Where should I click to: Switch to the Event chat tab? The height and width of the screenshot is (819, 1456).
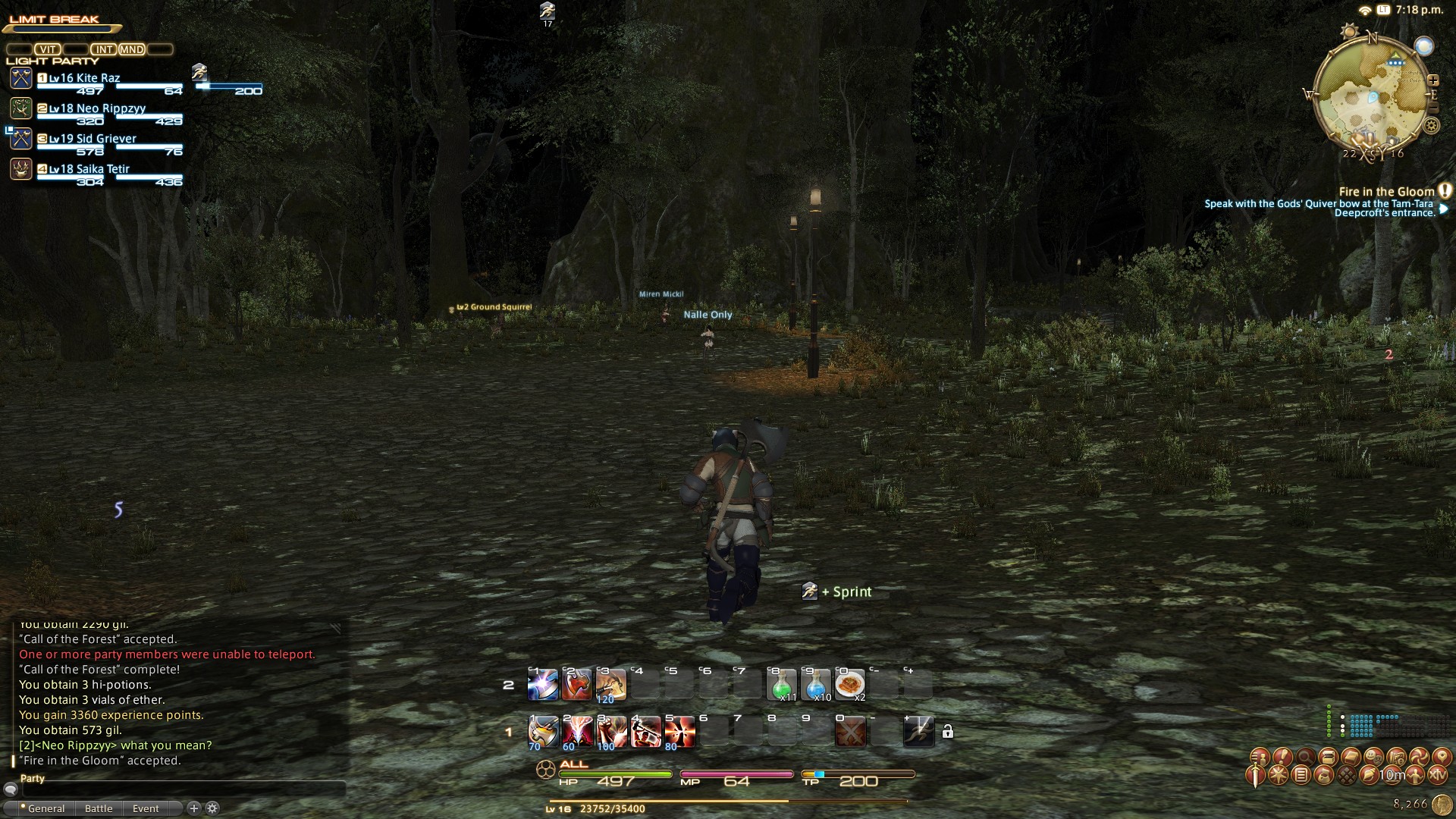point(146,808)
